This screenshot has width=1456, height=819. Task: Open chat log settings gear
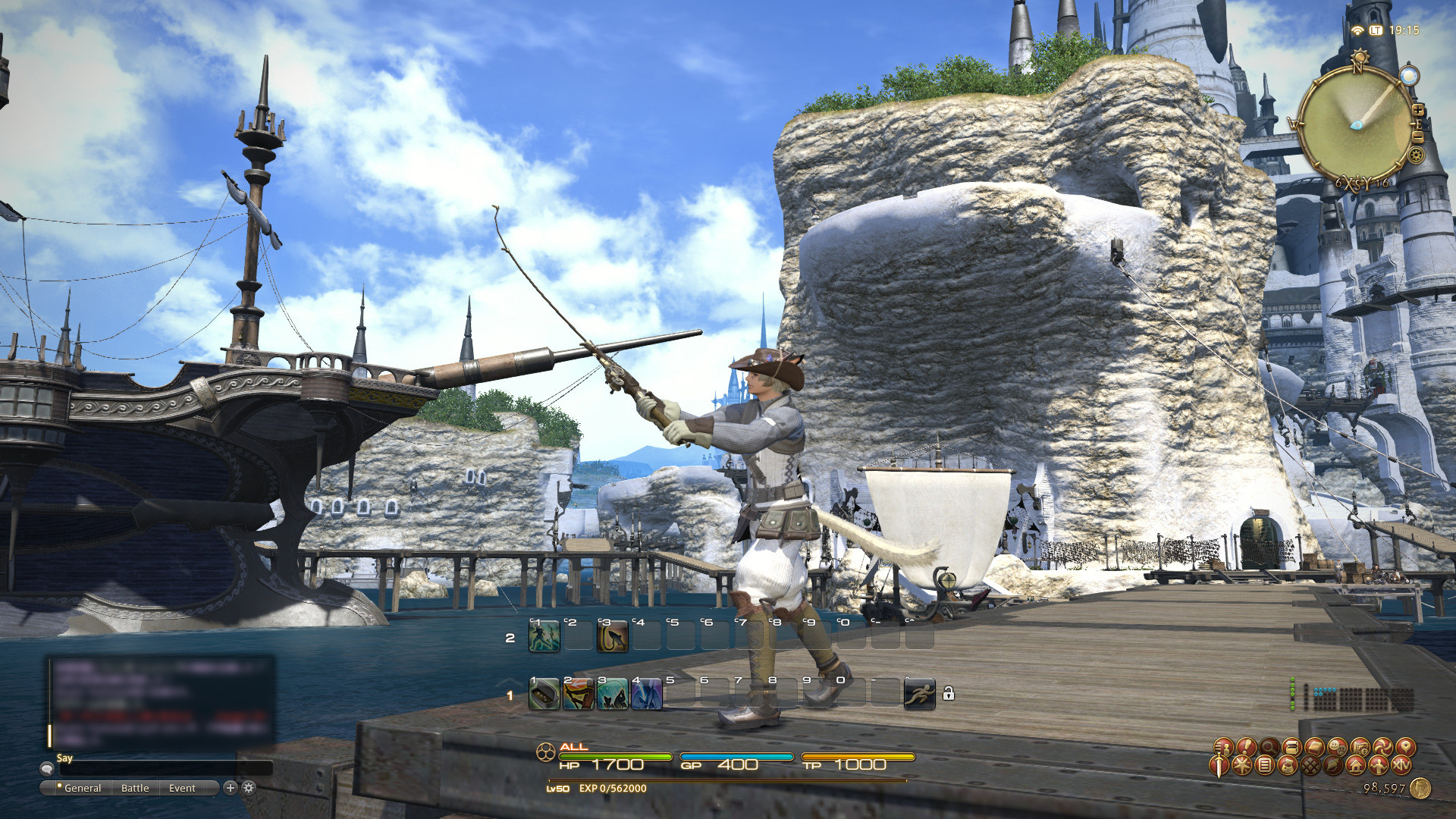(x=249, y=788)
